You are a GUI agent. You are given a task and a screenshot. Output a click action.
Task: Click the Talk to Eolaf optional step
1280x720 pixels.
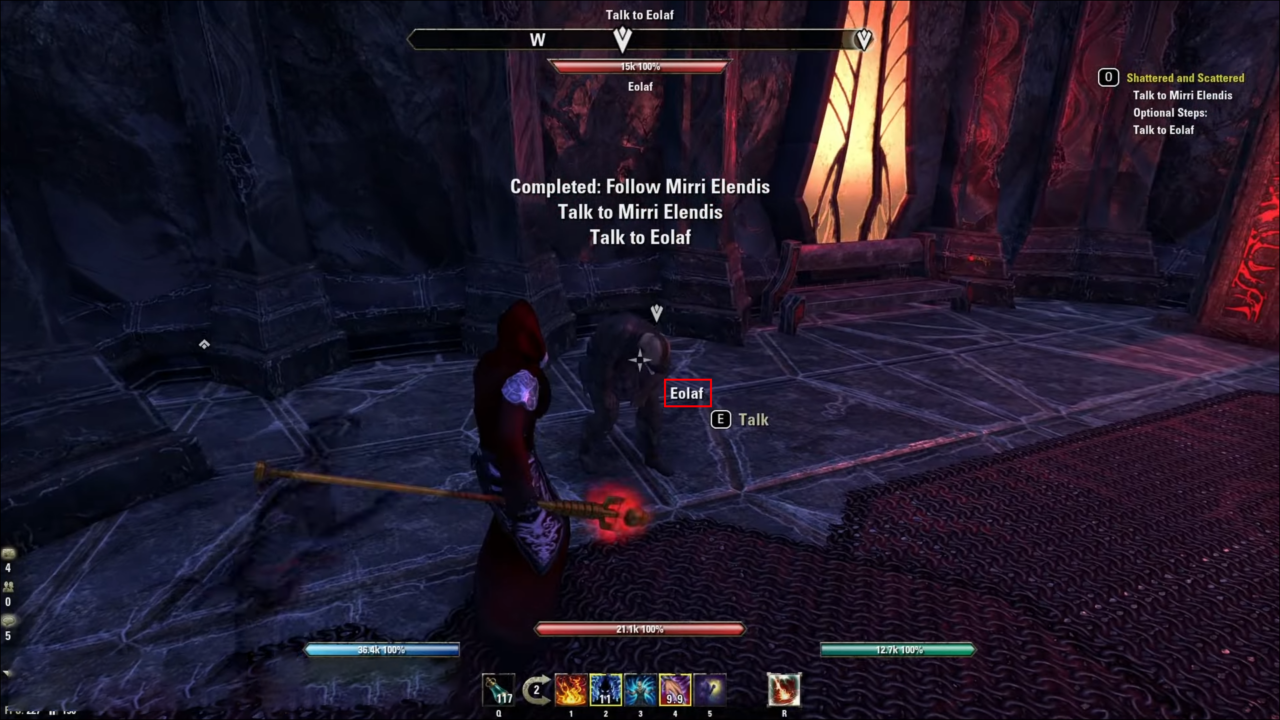(x=1163, y=129)
